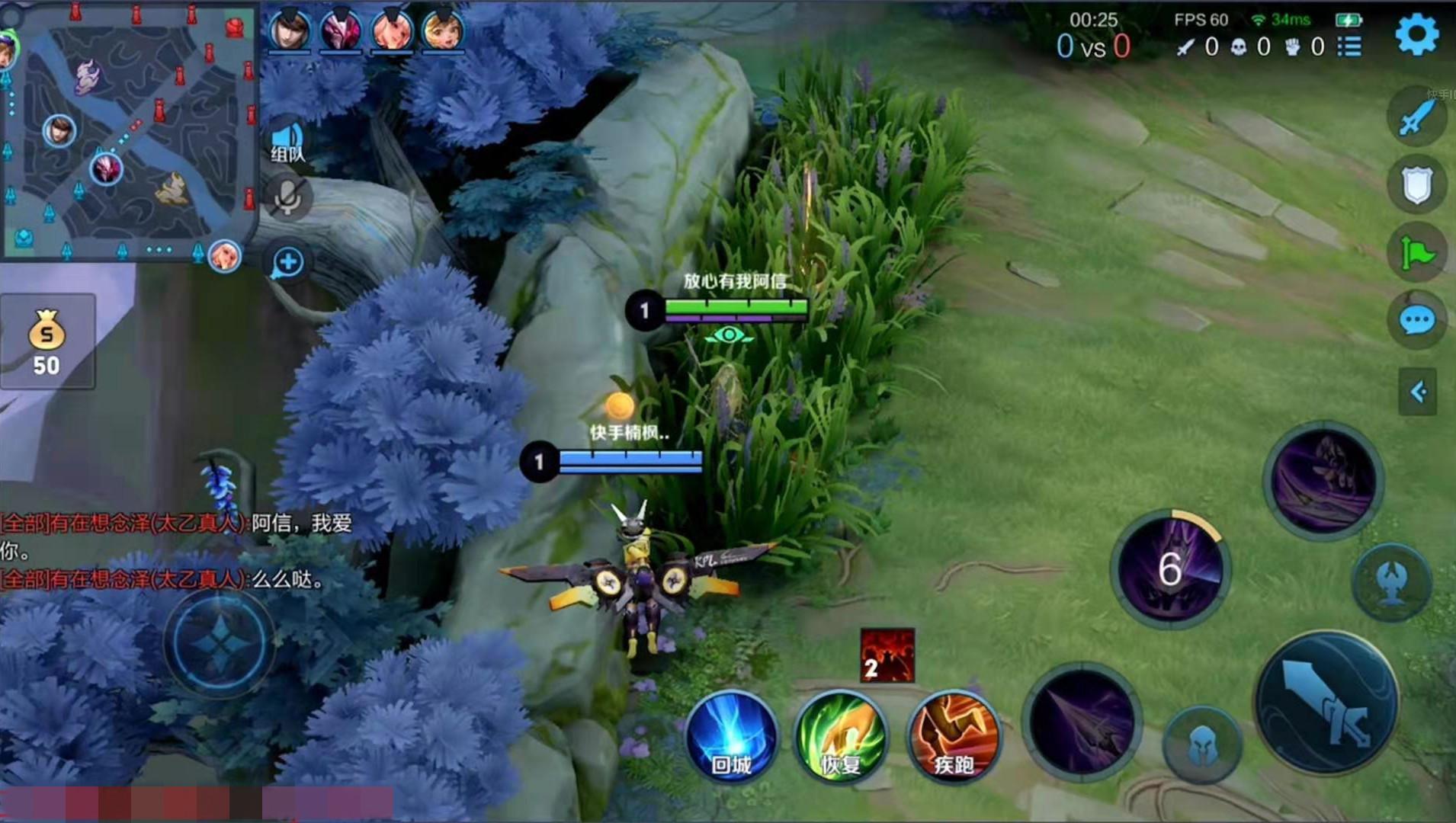Open the shop via gold pouch
1456x823 pixels.
click(47, 341)
